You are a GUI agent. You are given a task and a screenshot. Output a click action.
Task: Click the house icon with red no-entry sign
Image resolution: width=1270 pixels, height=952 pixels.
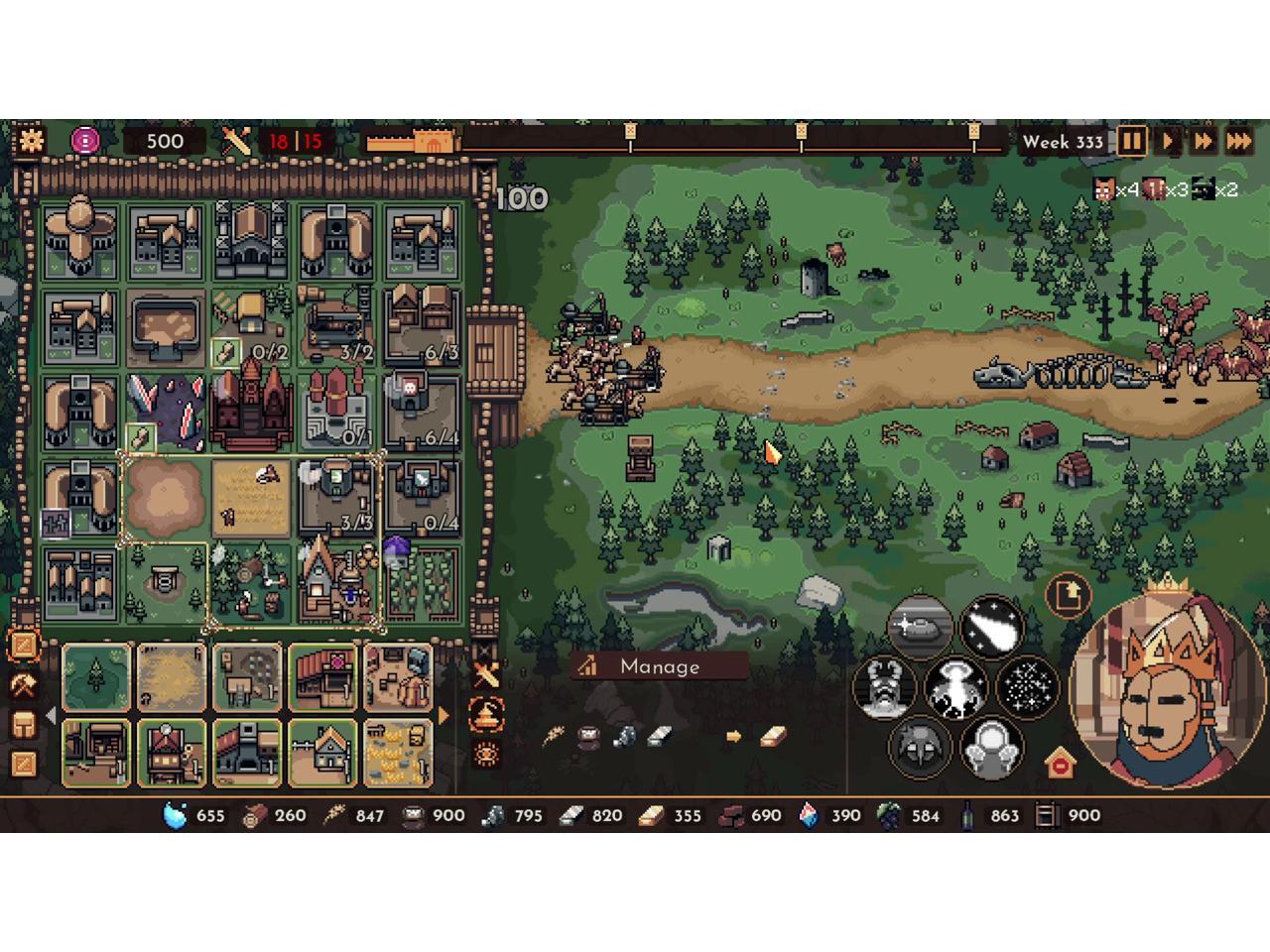(1060, 763)
